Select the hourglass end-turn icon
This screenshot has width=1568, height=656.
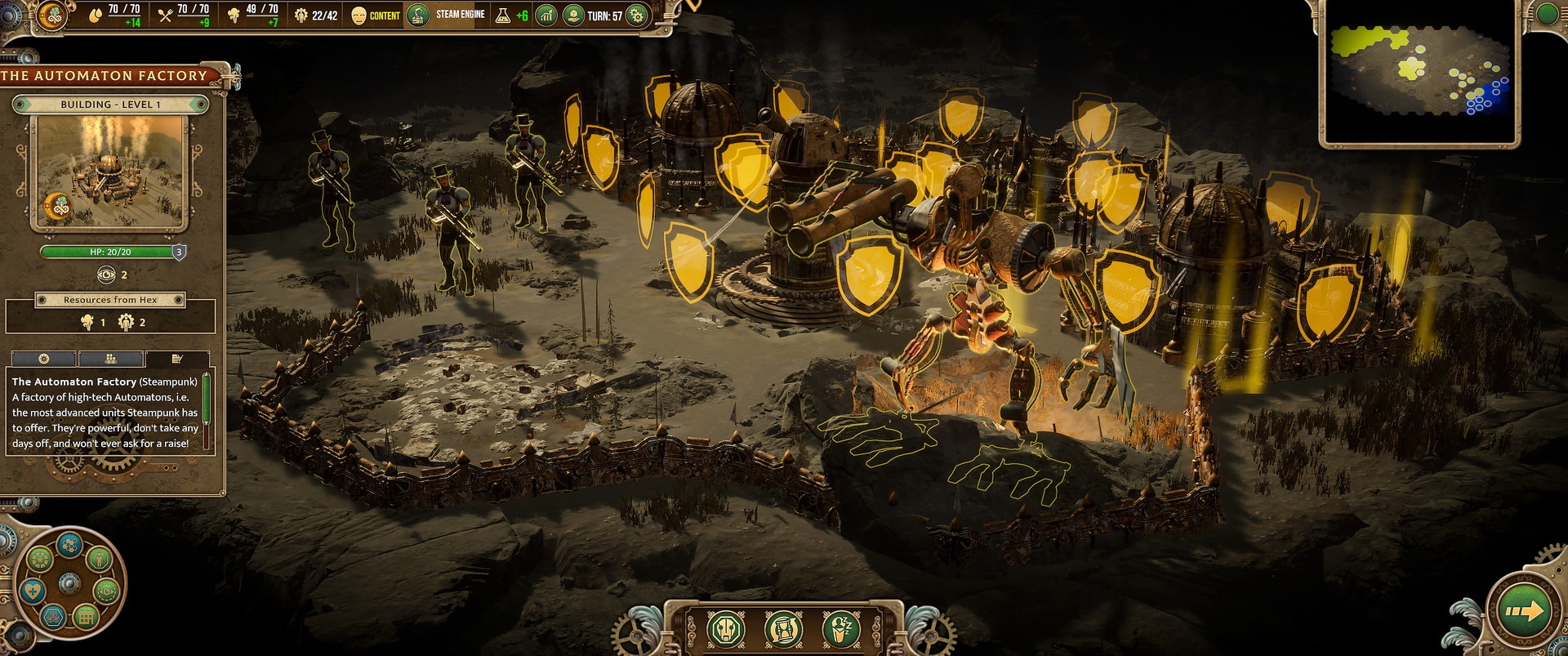[782, 629]
